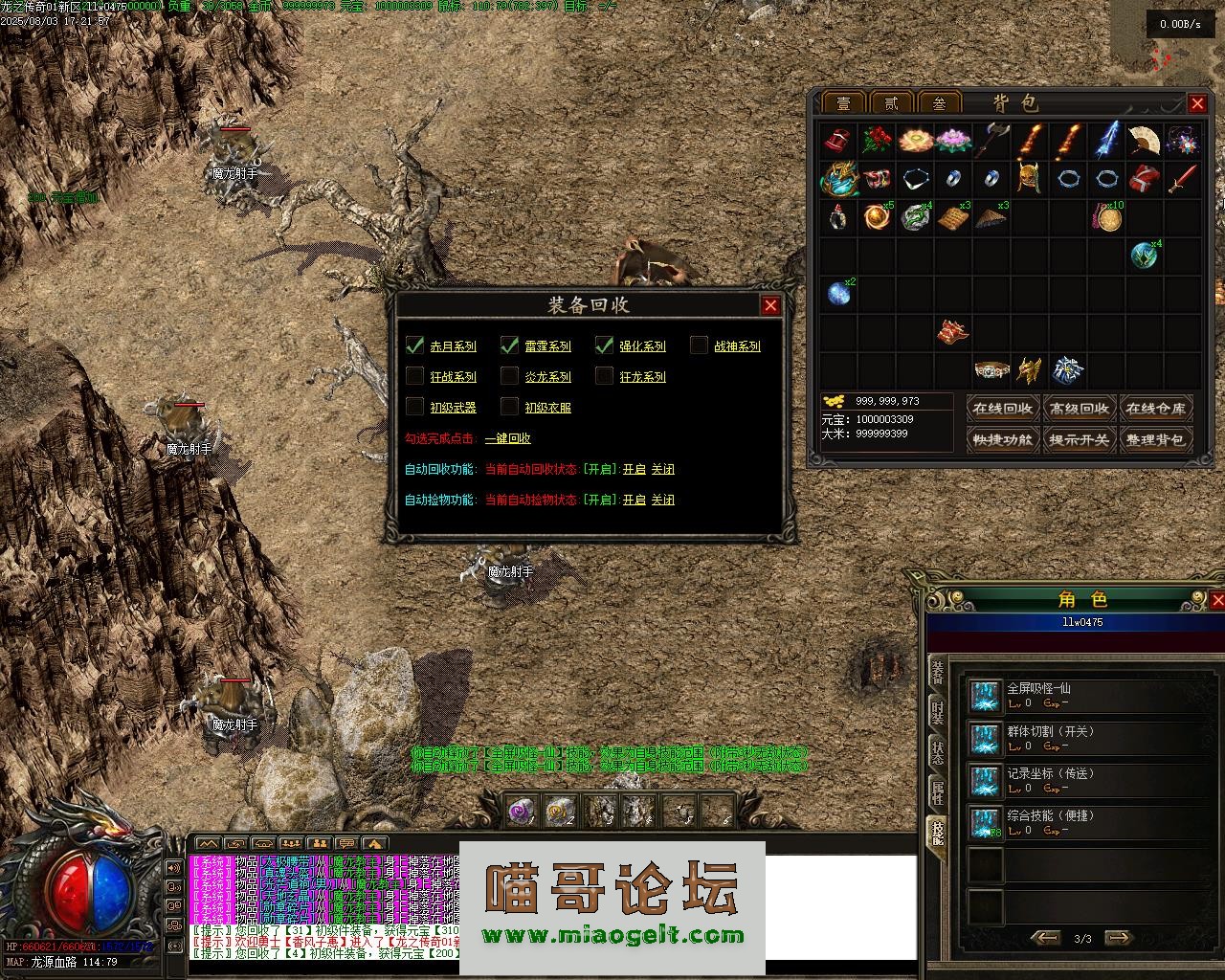Go to previous skill page arrow
Image resolution: width=1225 pixels, height=980 pixels.
pos(1045,939)
